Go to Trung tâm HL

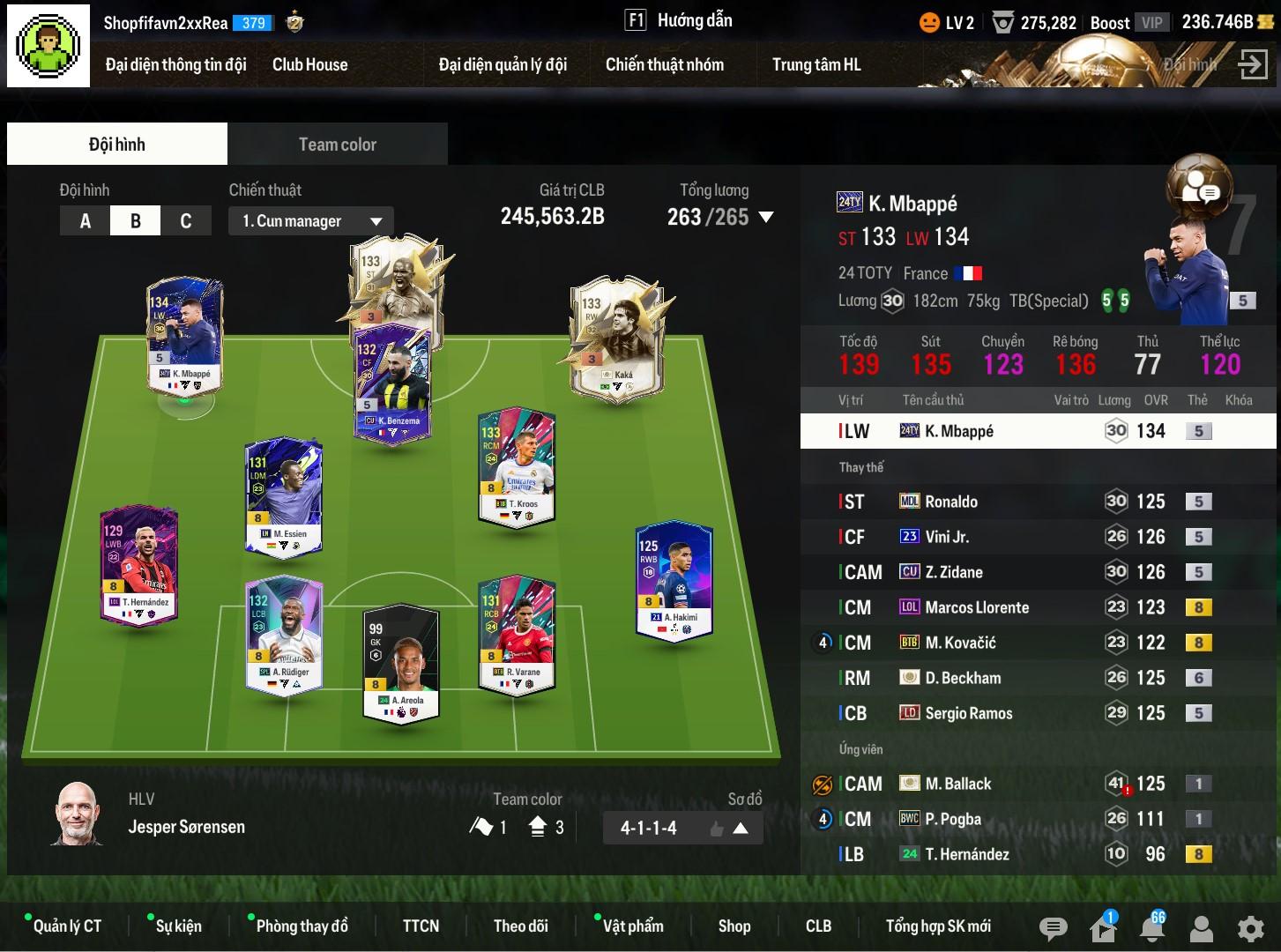pos(816,64)
